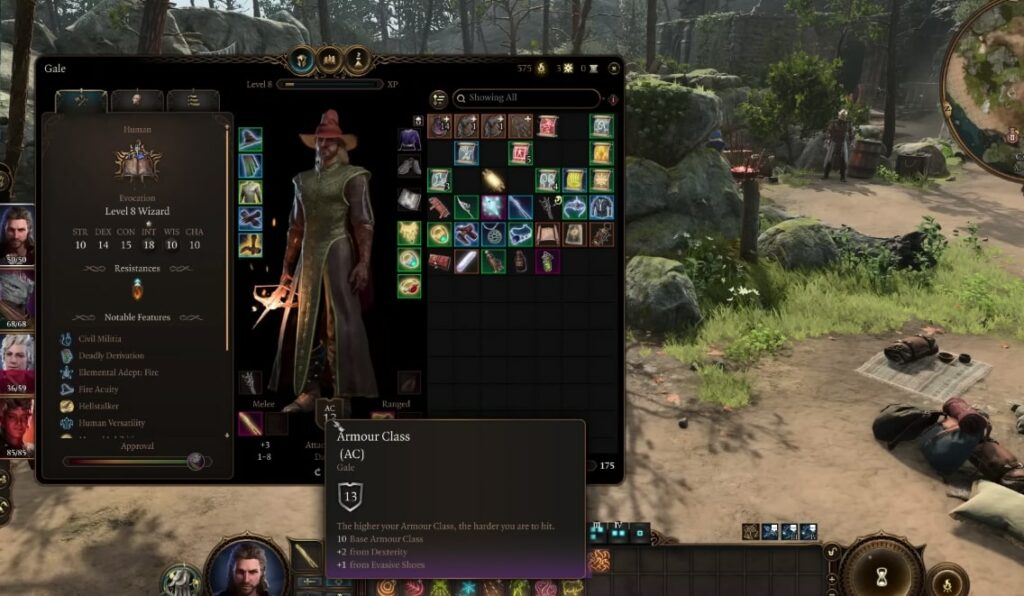Screen dimensions: 1024x596
Task: Choose the open book item in inventory
Action: (547, 234)
